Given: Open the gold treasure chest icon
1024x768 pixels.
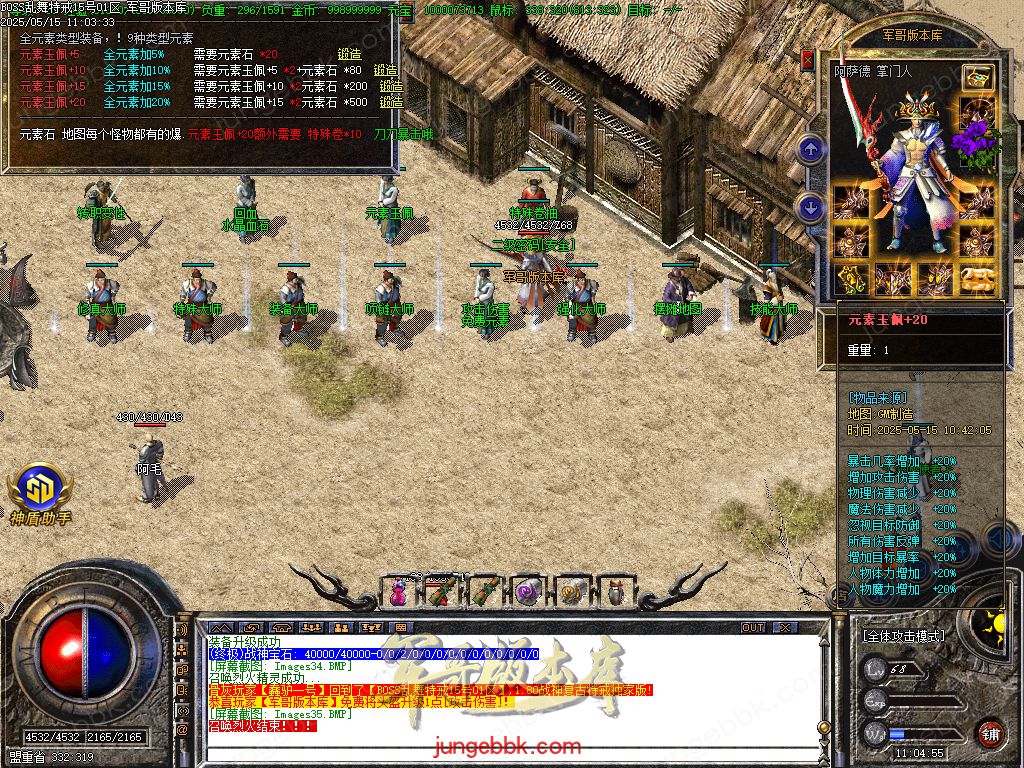Looking at the screenshot, I should (977, 78).
